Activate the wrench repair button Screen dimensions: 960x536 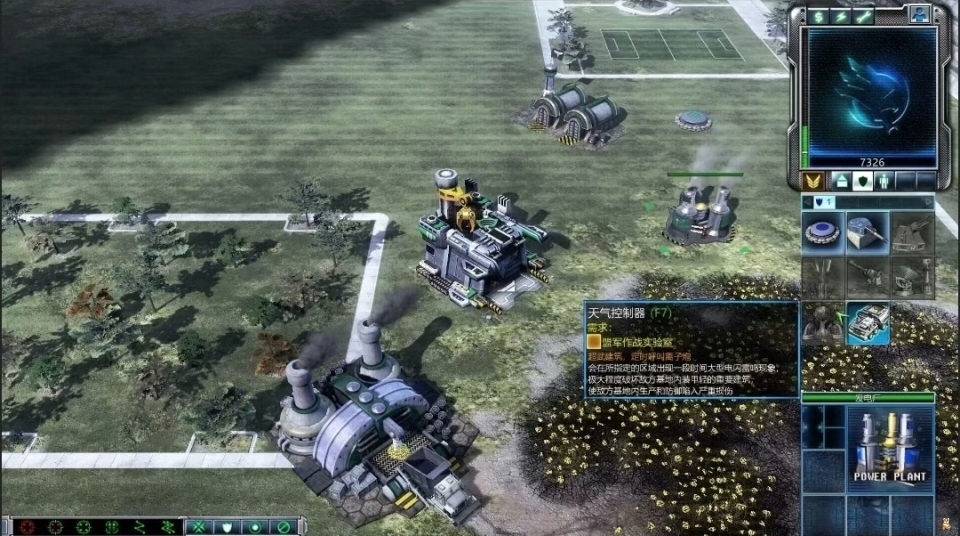pyautogui.click(x=864, y=16)
